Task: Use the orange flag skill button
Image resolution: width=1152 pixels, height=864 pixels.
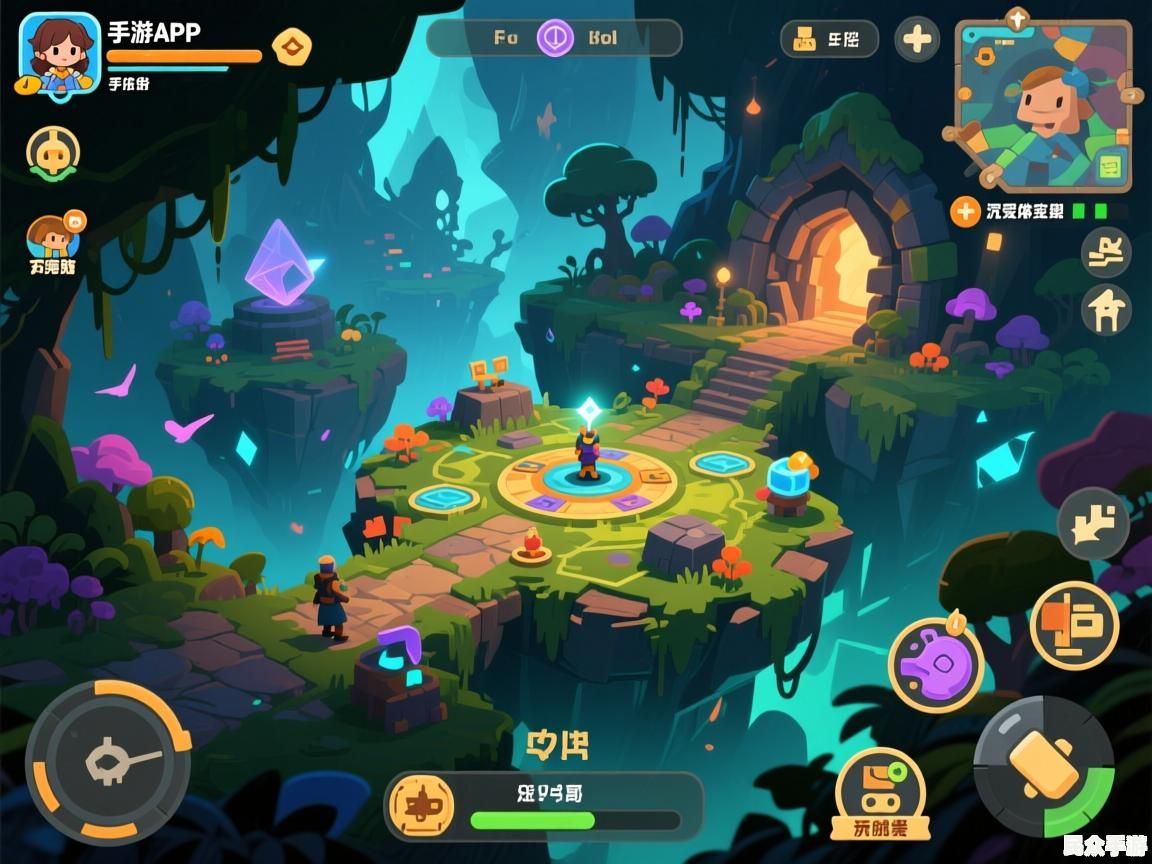Action: click(x=1074, y=625)
